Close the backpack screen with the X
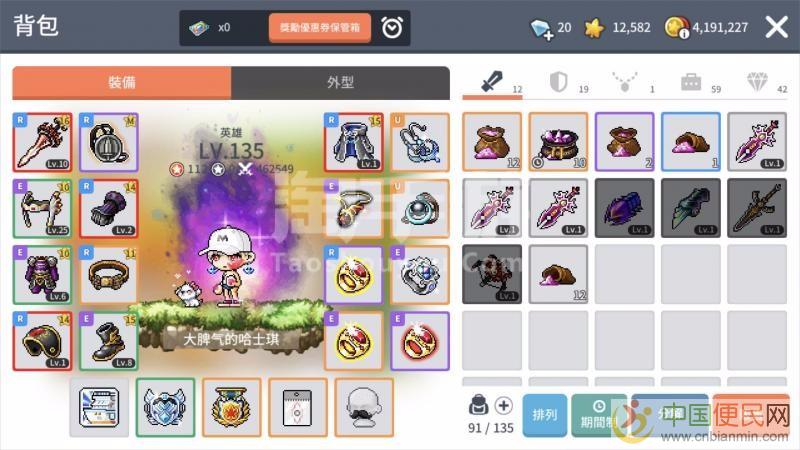Viewport: 800px width, 450px height. (776, 27)
